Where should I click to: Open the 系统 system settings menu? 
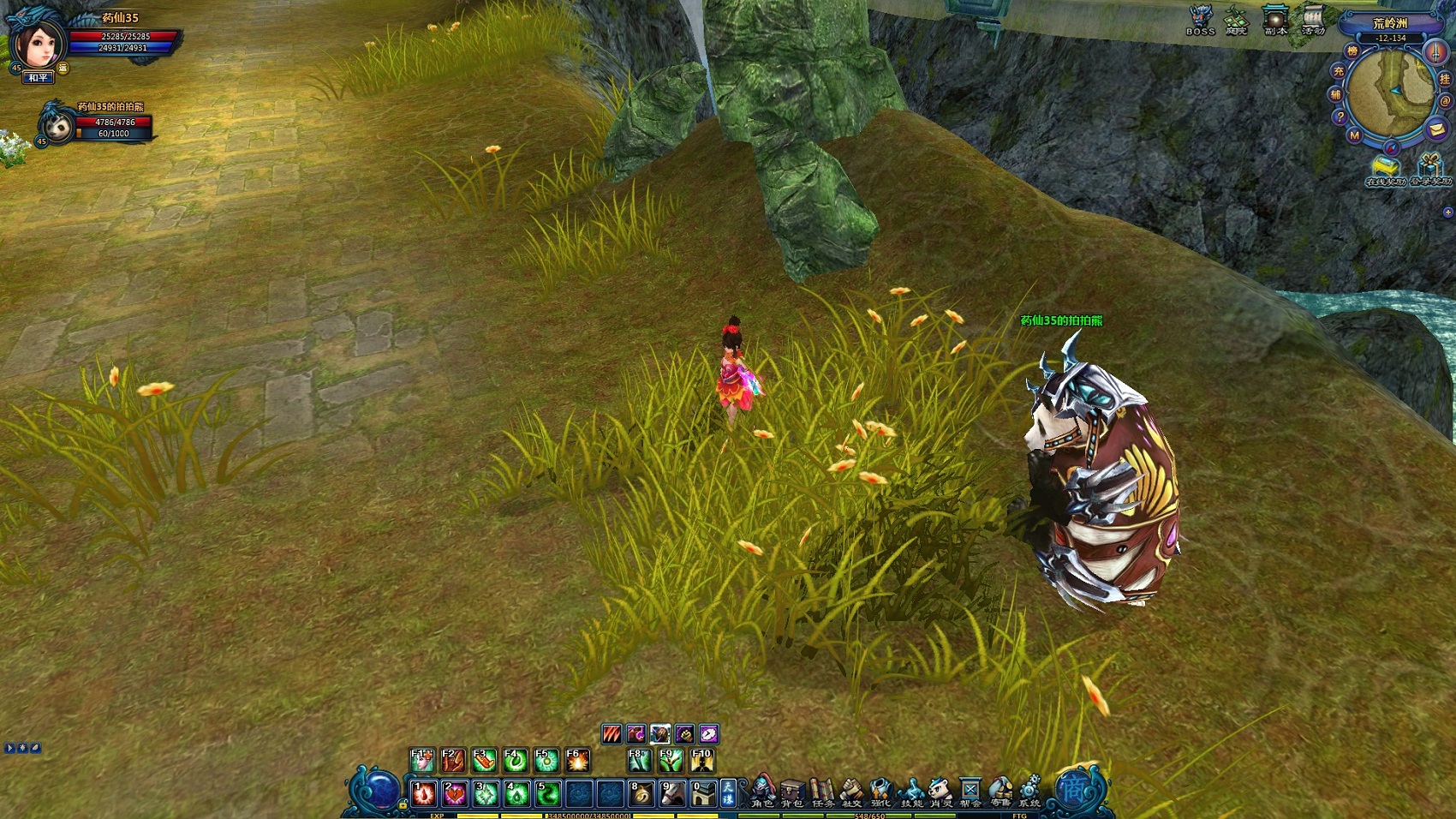point(1029,792)
